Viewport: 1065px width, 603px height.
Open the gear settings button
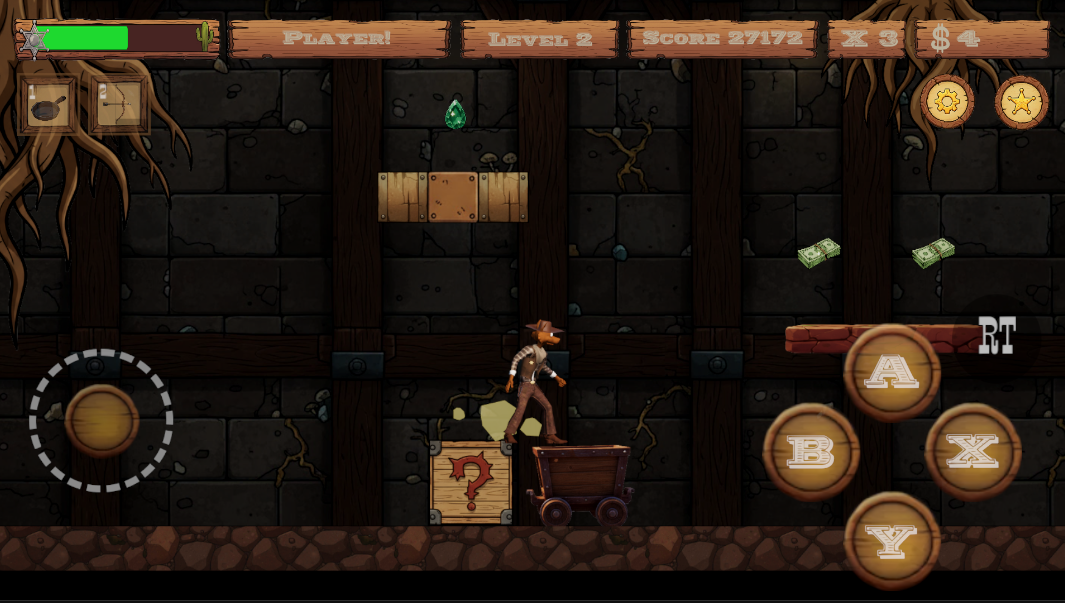point(946,101)
